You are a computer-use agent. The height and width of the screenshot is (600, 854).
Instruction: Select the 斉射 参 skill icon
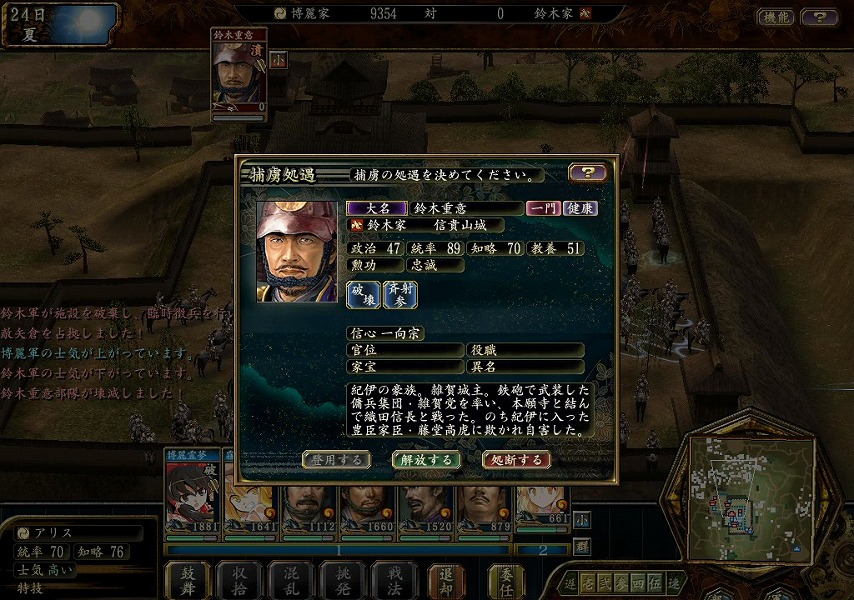400,294
